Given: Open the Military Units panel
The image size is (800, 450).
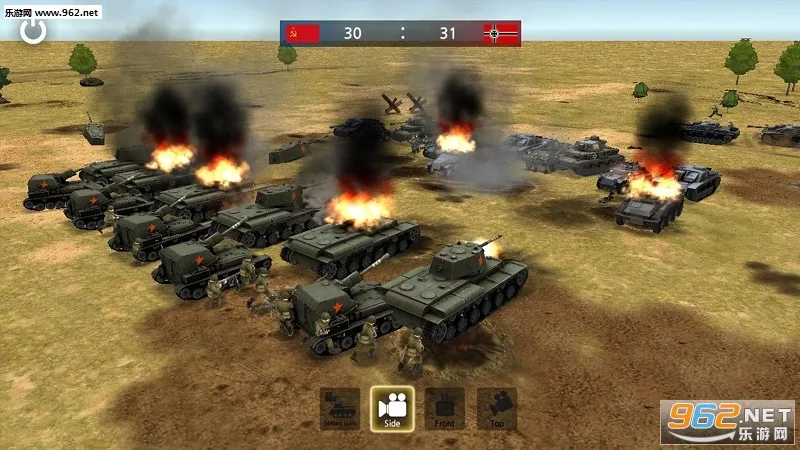Looking at the screenshot, I should coord(340,409).
